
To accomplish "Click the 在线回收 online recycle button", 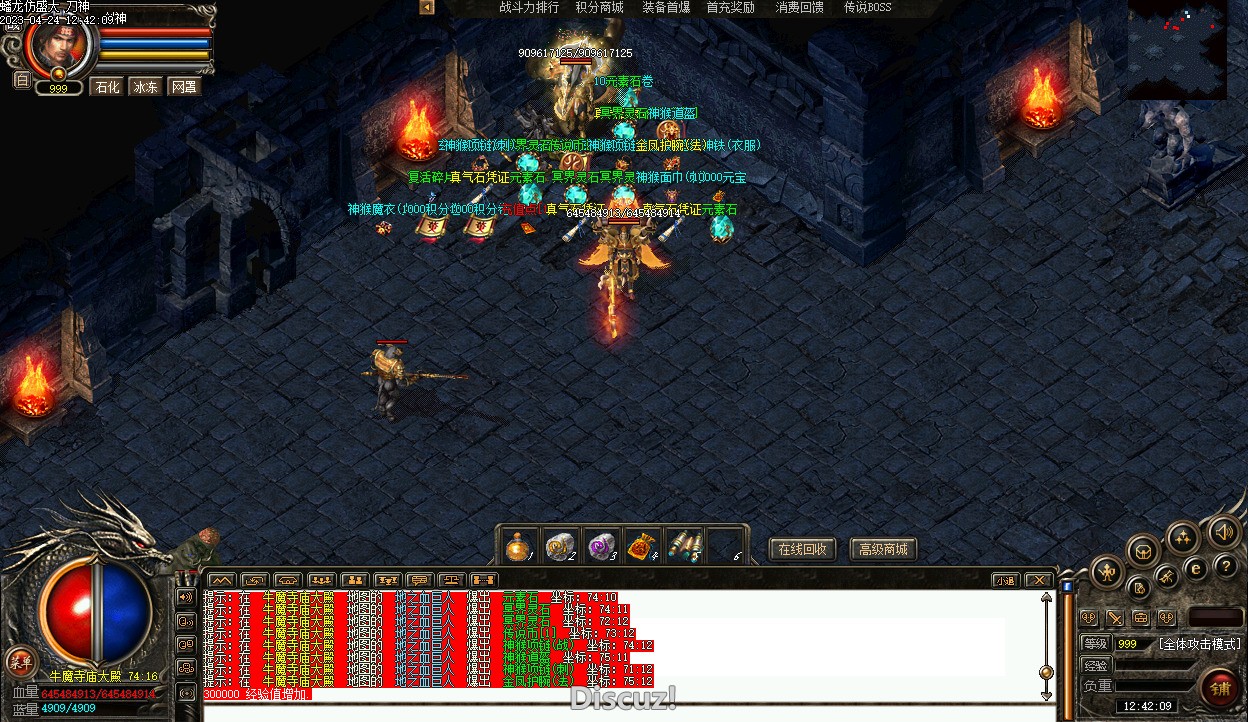I will (x=801, y=549).
